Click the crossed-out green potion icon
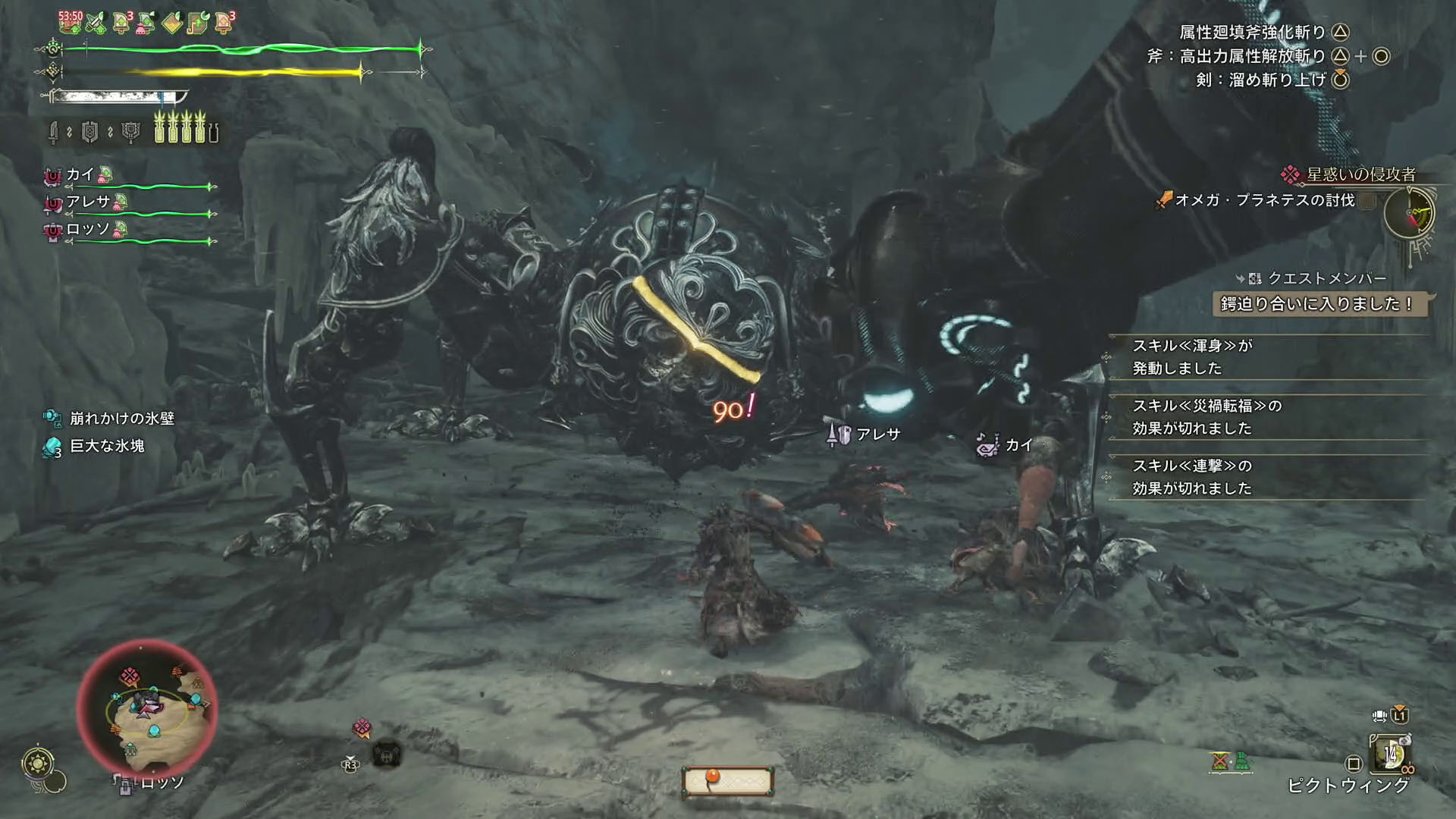The image size is (1456, 819). (1219, 761)
